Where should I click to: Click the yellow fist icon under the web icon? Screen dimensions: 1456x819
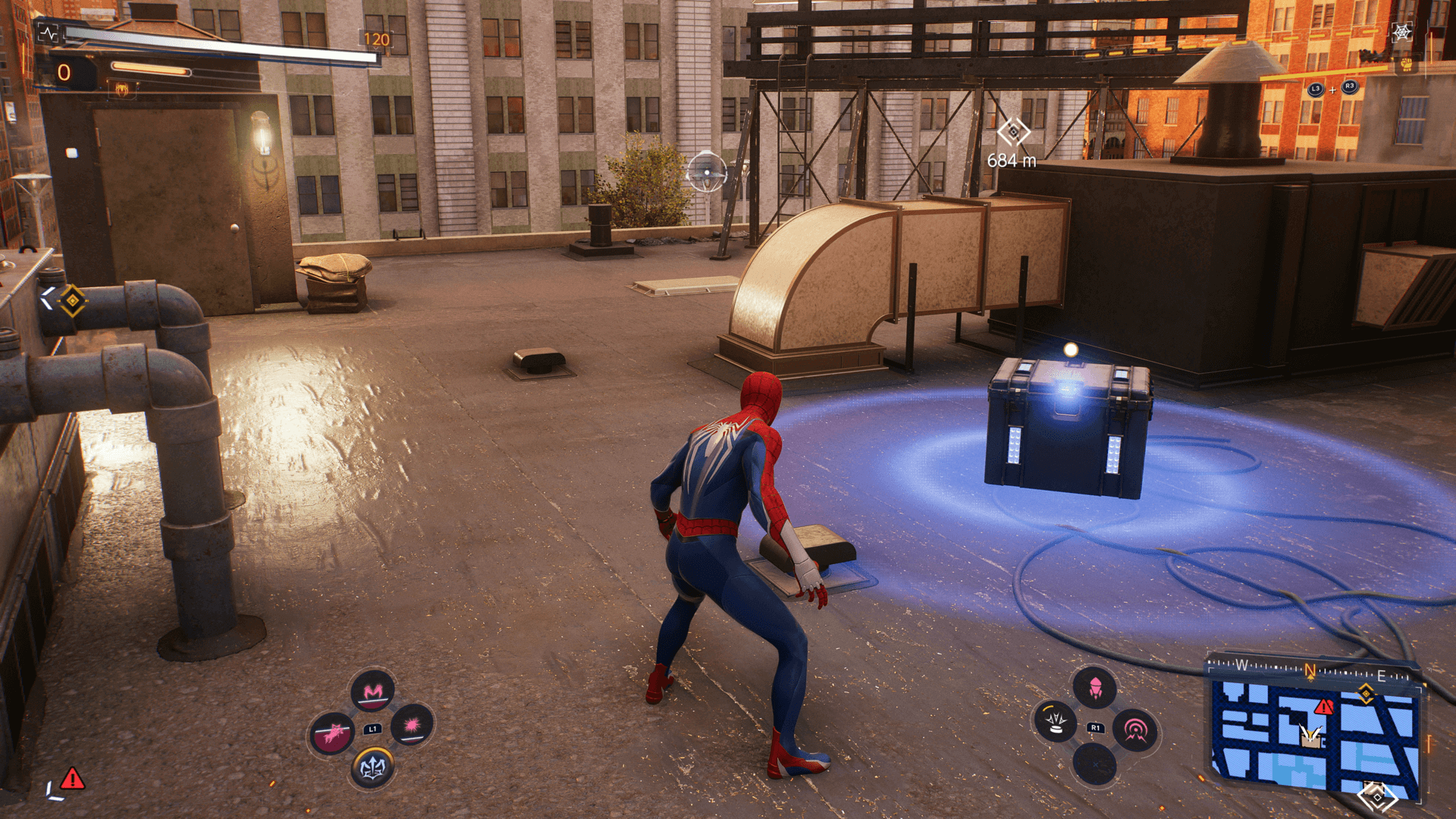(x=1407, y=64)
